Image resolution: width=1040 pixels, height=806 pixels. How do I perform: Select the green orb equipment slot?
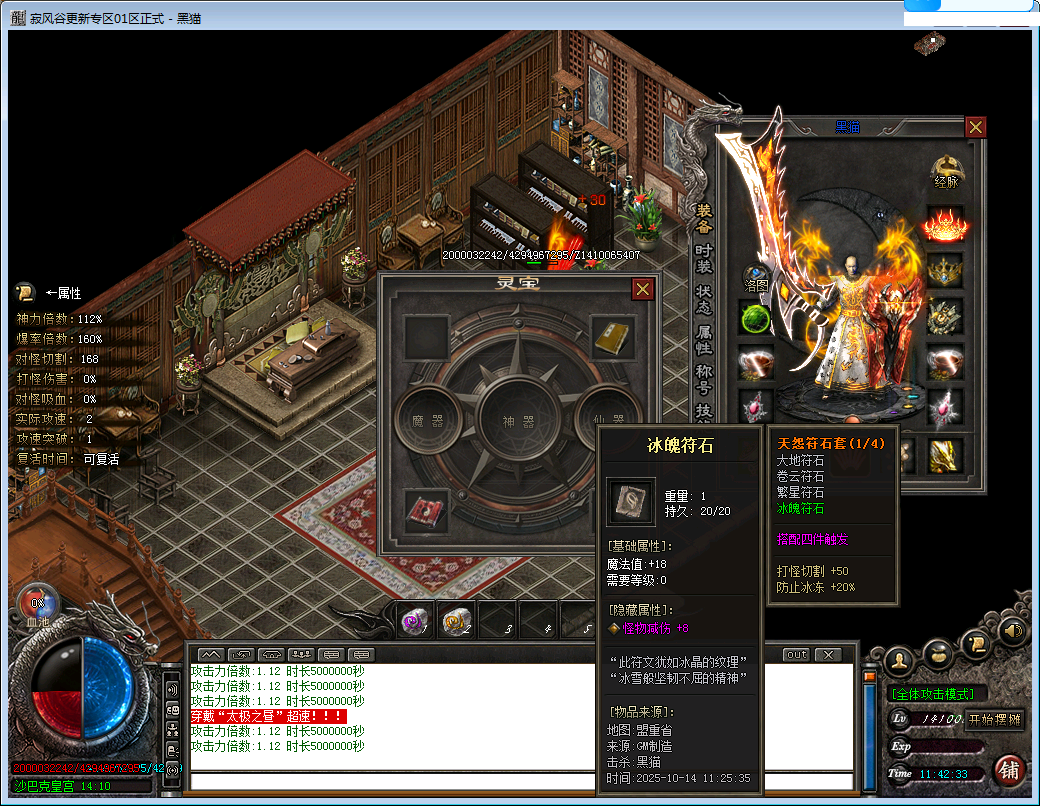(x=755, y=318)
